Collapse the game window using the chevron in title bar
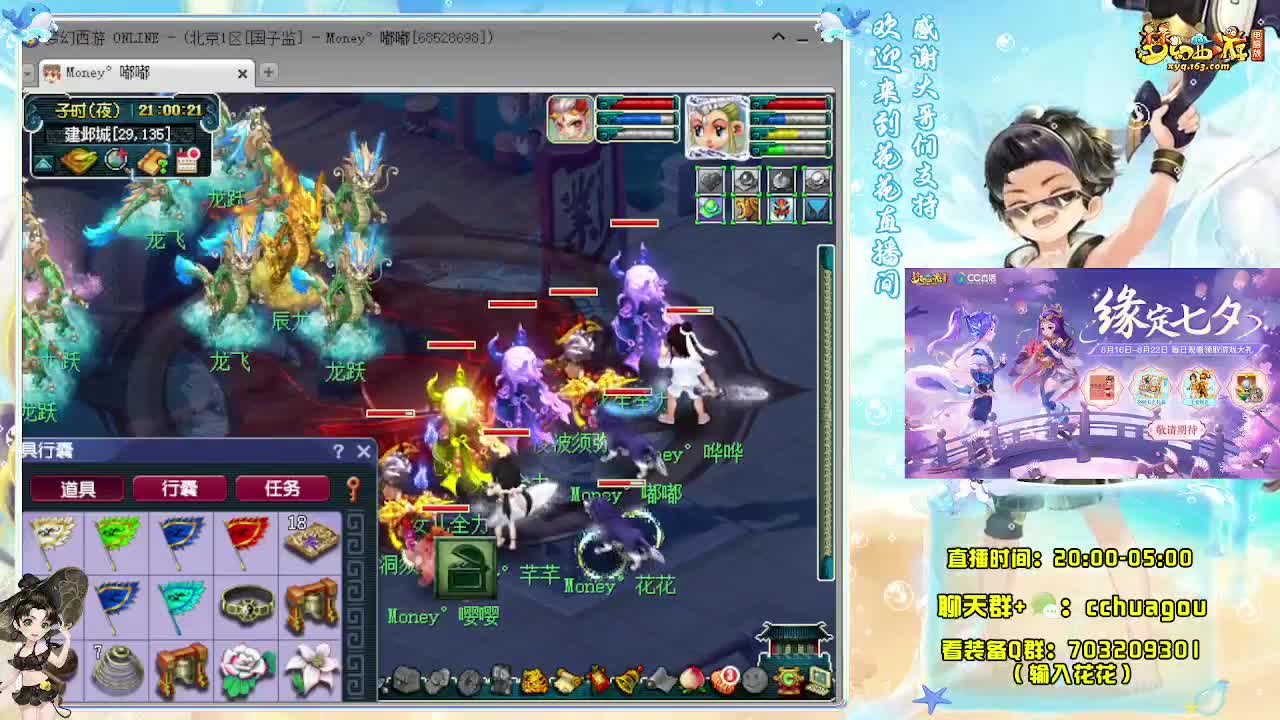 click(778, 37)
